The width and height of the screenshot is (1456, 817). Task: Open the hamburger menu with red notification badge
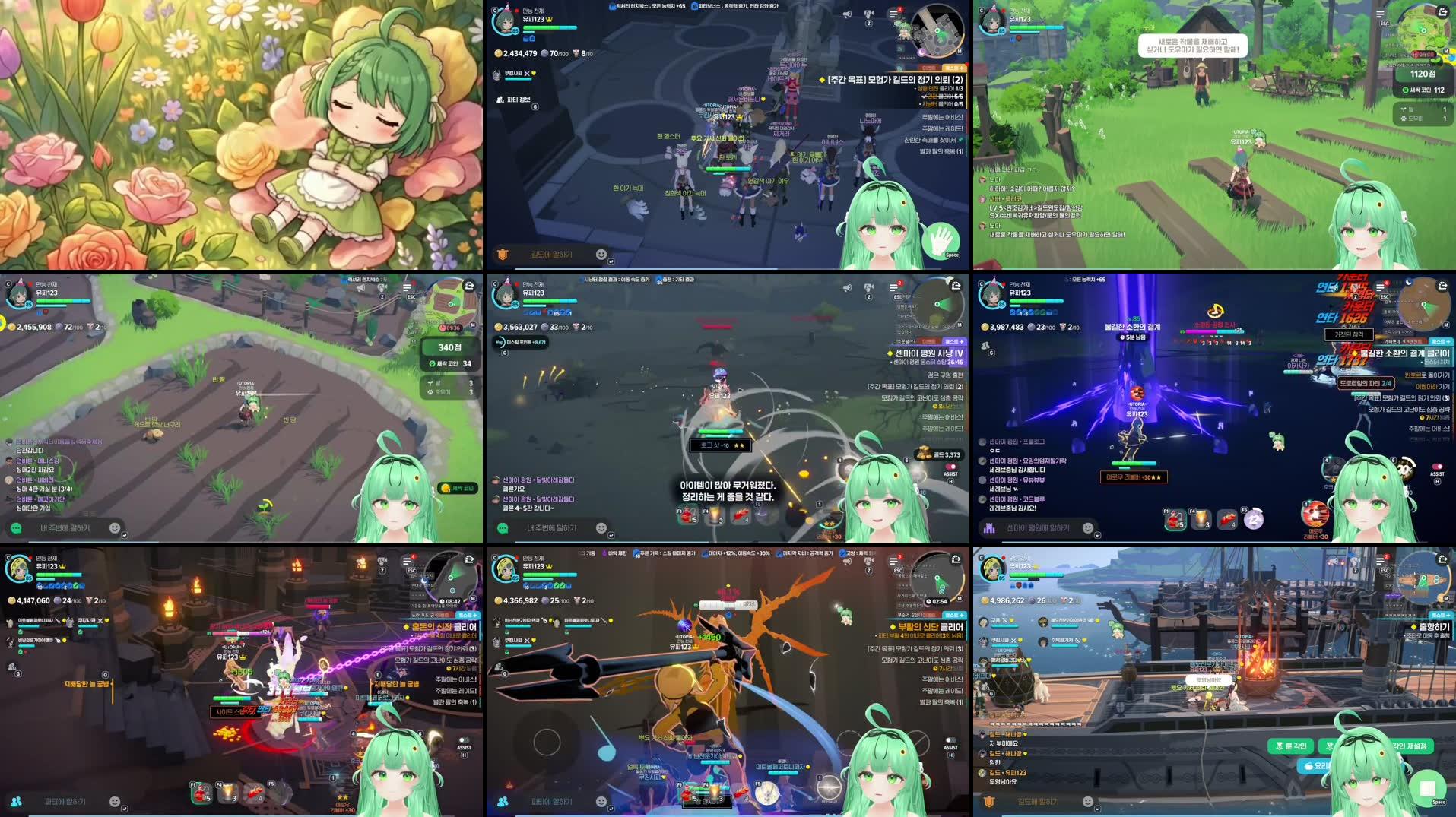(x=893, y=14)
